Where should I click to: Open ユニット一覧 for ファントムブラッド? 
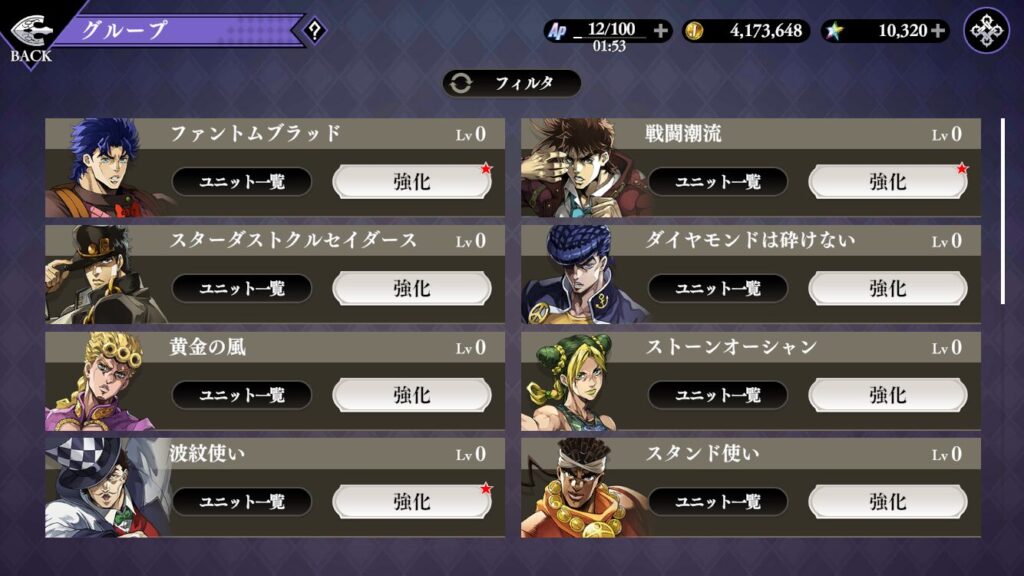242,181
